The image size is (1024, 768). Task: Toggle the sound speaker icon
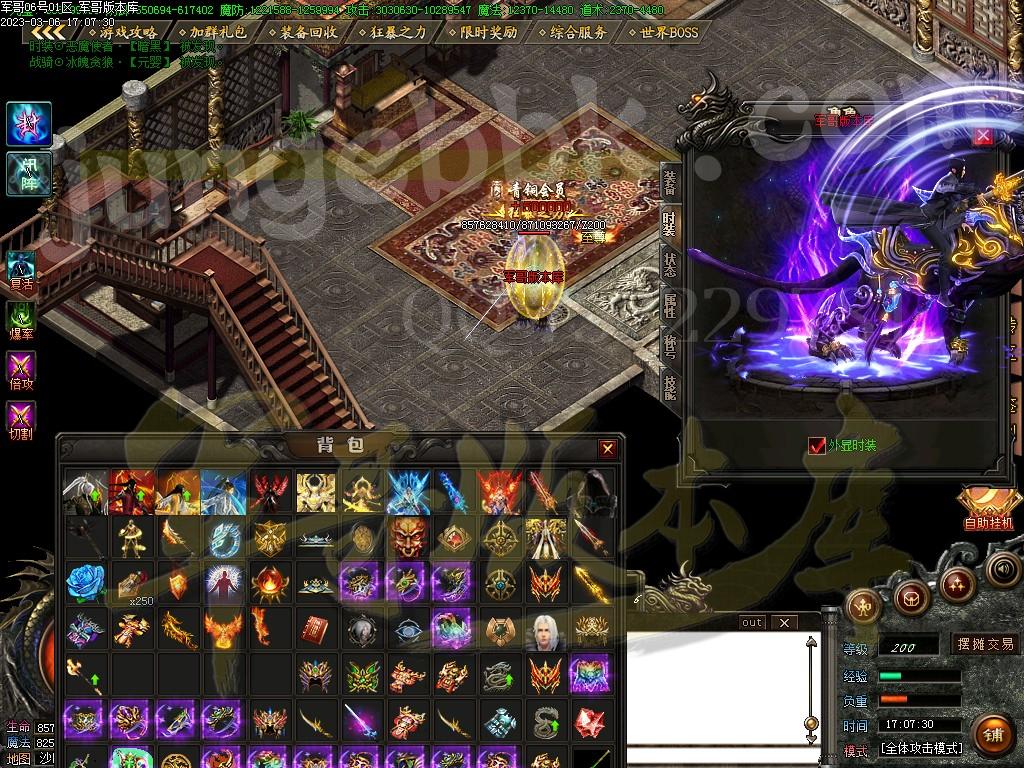pyautogui.click(x=1003, y=569)
